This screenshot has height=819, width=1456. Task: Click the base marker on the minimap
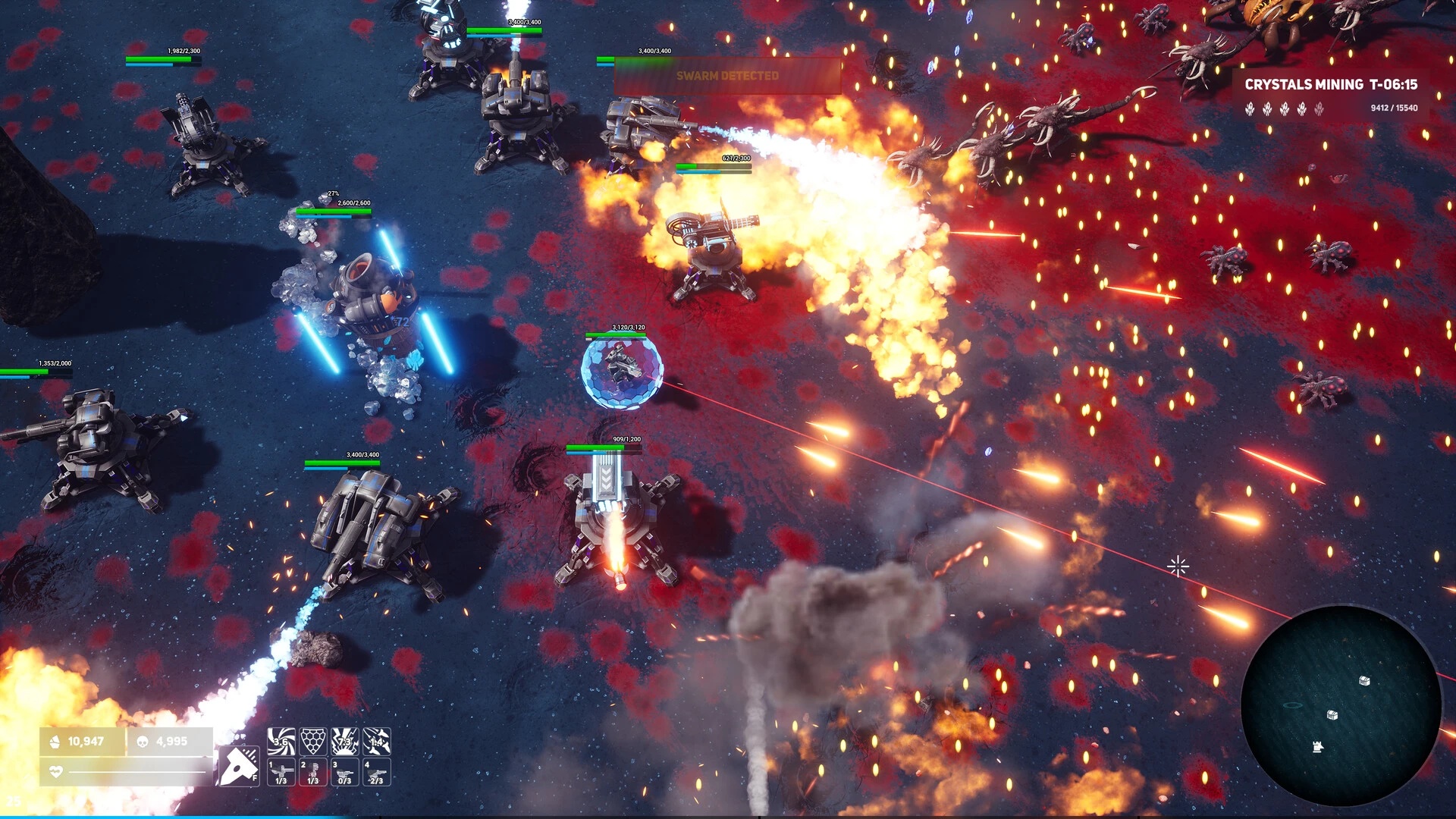pyautogui.click(x=1316, y=746)
